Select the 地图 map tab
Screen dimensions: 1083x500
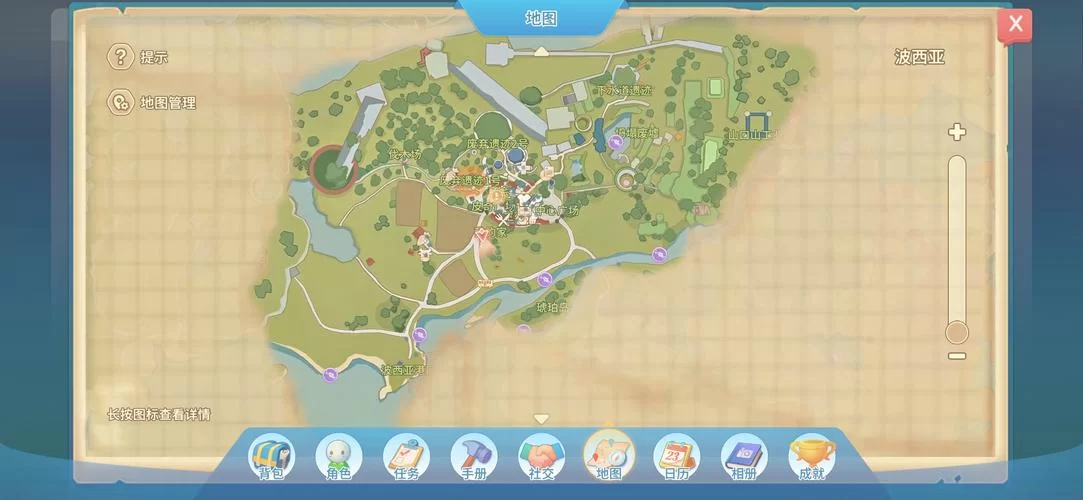tap(609, 458)
